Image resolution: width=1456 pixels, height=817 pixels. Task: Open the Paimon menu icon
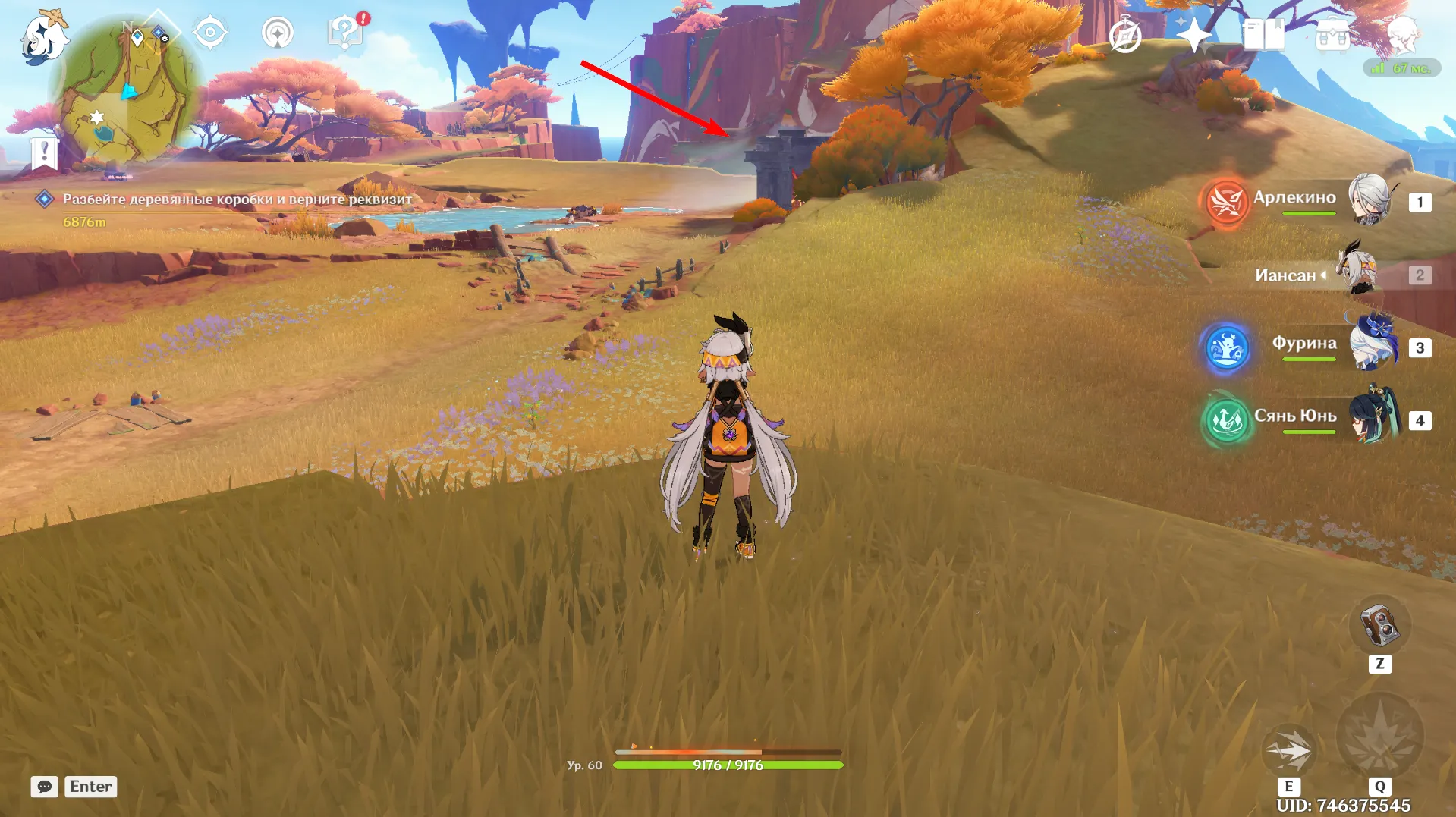click(x=44, y=38)
